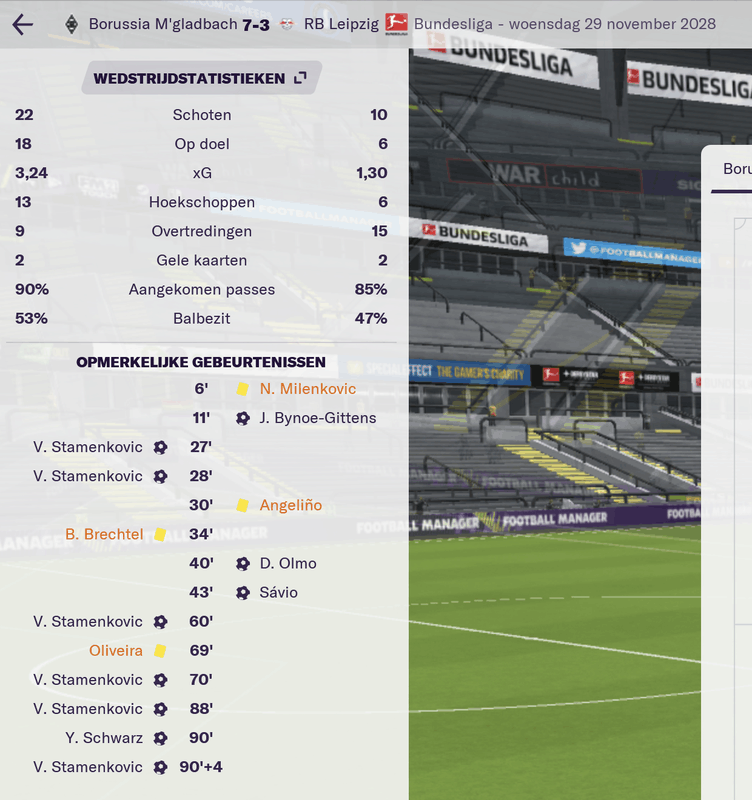752x800 pixels.
Task: Select N. Milenkovic yellow card event
Action: [x=307, y=389]
